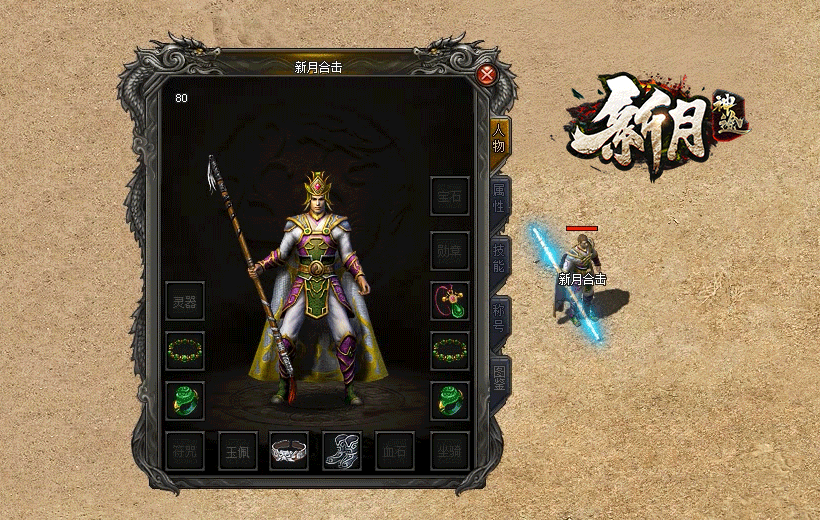Choose the empty 灵器 spirit slot

coord(185,301)
